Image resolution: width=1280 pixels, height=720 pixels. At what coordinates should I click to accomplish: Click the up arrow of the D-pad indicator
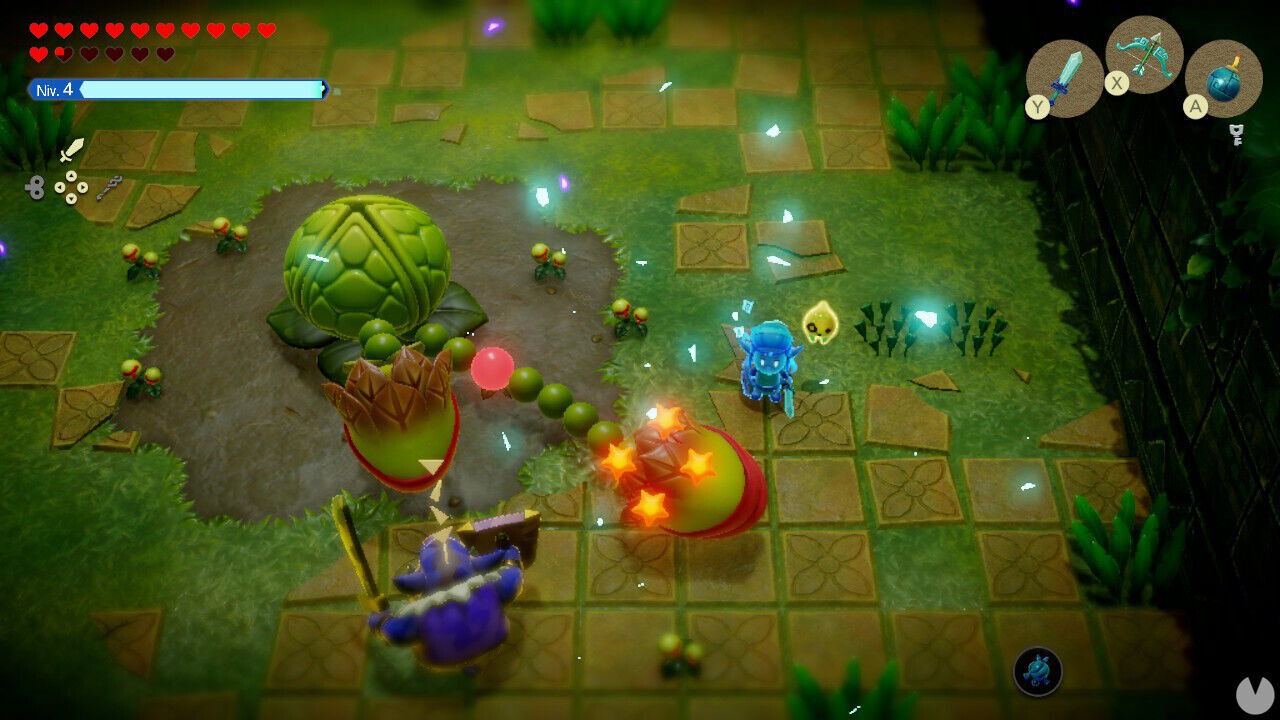coord(71,176)
